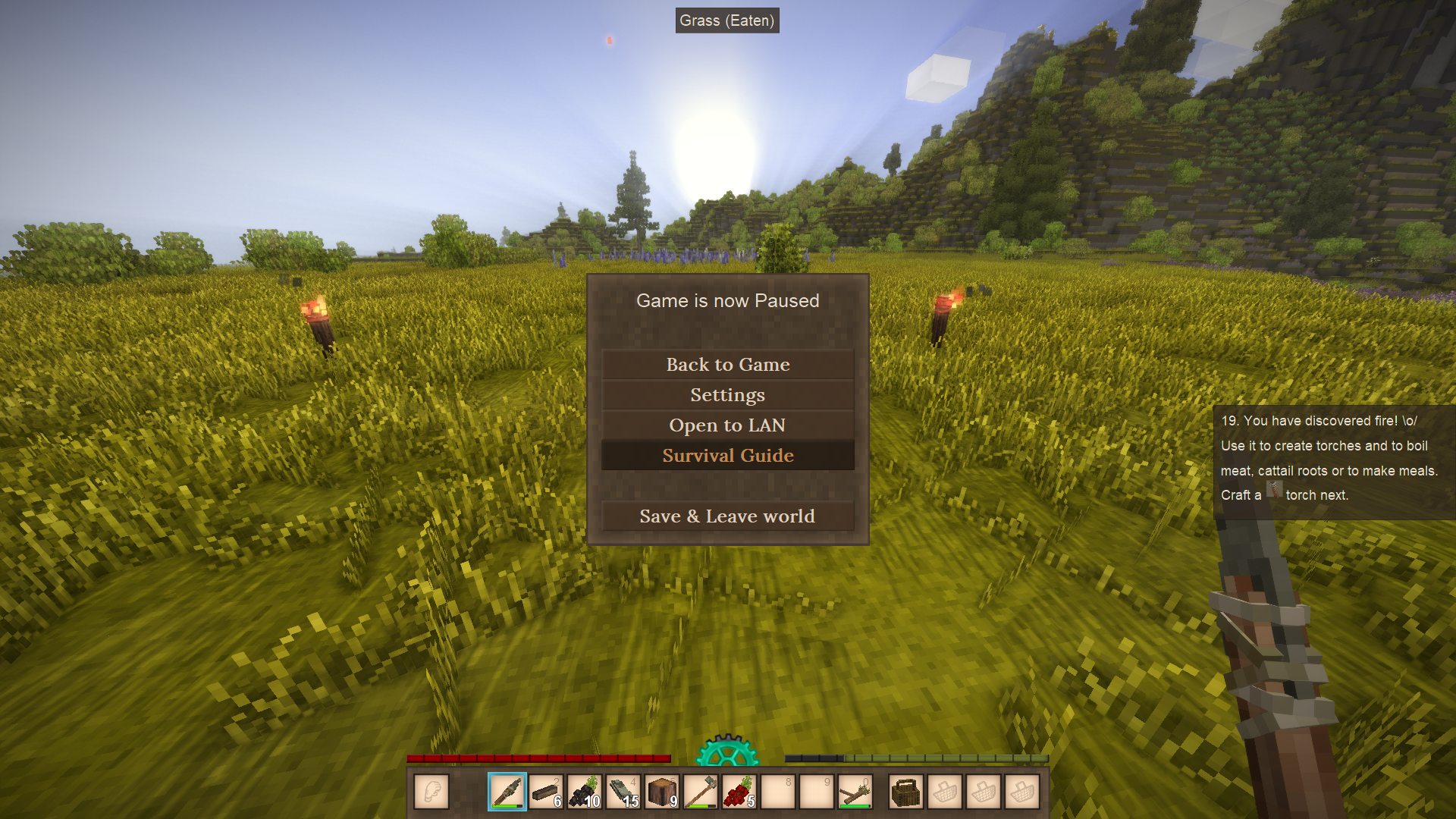Select the firewood stack of 6
This screenshot has width=1456, height=819.
545,792
